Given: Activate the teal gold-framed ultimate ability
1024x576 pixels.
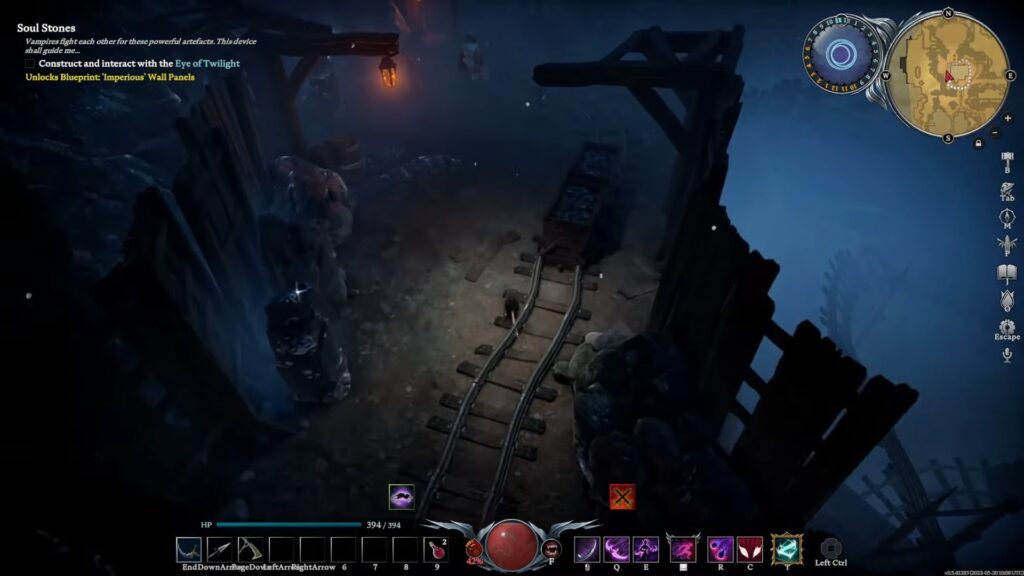Looking at the screenshot, I should [x=787, y=548].
